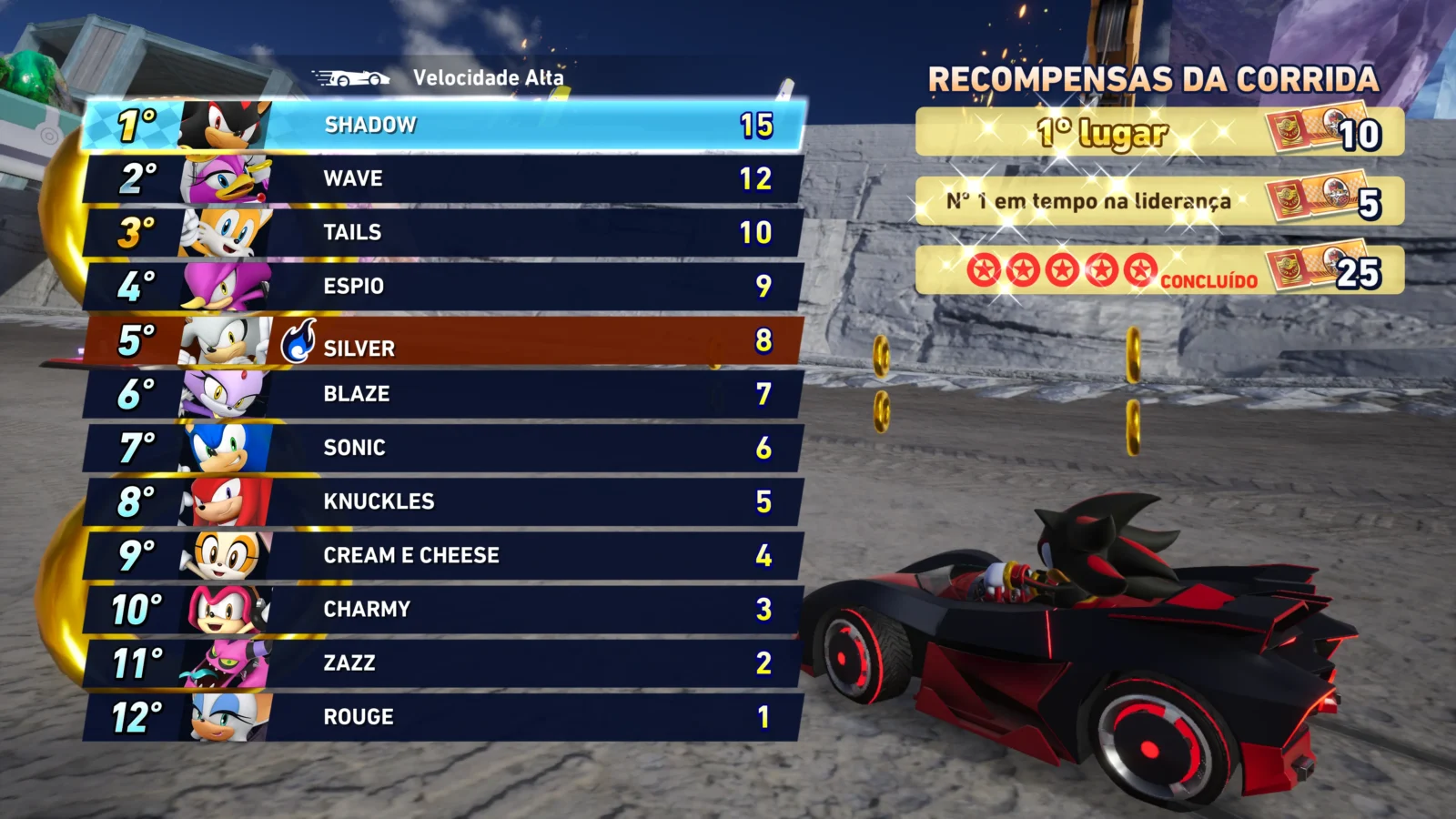Screen dimensions: 1456x819
Task: Click the Cream e Cheese row
Action: point(444,555)
